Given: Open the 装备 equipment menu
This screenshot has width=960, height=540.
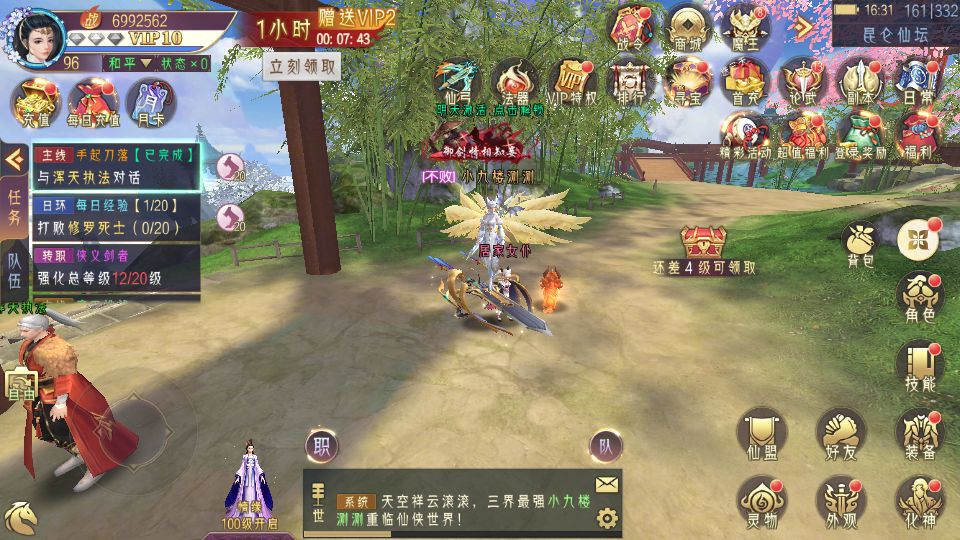Looking at the screenshot, I should [919, 433].
